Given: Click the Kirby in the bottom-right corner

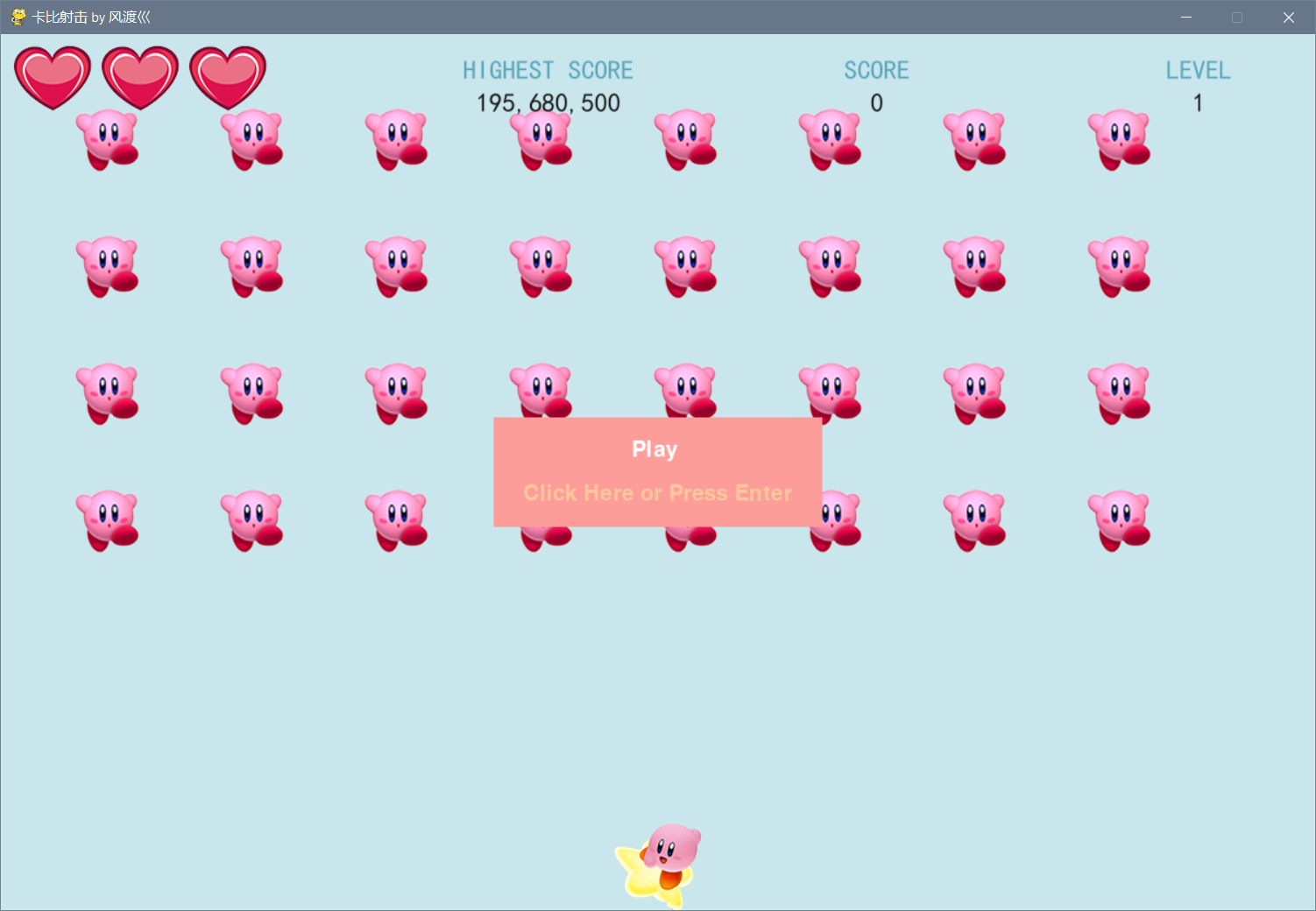Looking at the screenshot, I should coord(1119,517).
